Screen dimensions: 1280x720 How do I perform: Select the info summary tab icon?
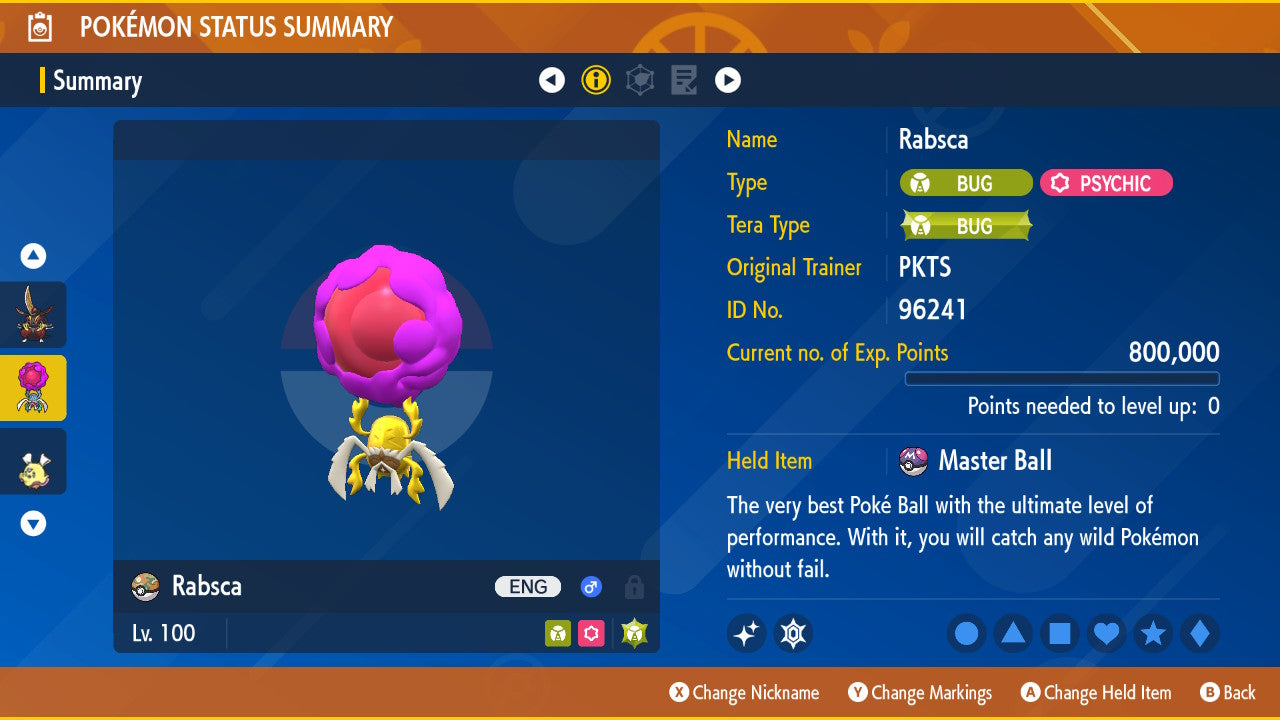point(596,80)
